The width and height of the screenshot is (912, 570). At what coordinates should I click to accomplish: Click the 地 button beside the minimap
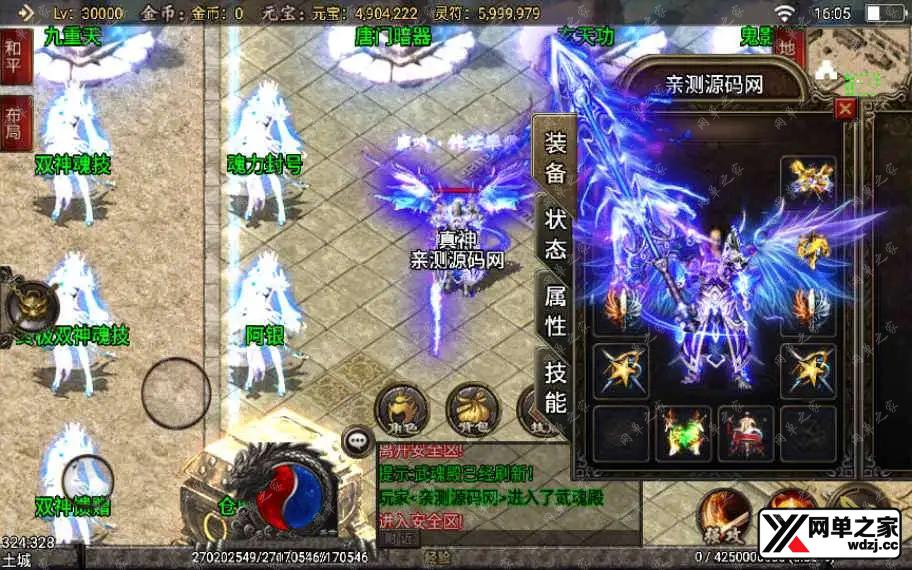point(788,47)
